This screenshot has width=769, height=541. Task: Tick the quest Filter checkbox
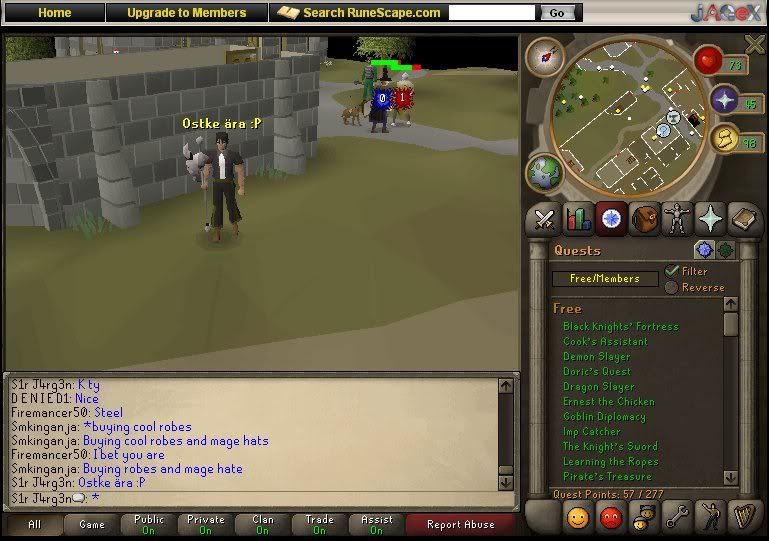tap(672, 270)
